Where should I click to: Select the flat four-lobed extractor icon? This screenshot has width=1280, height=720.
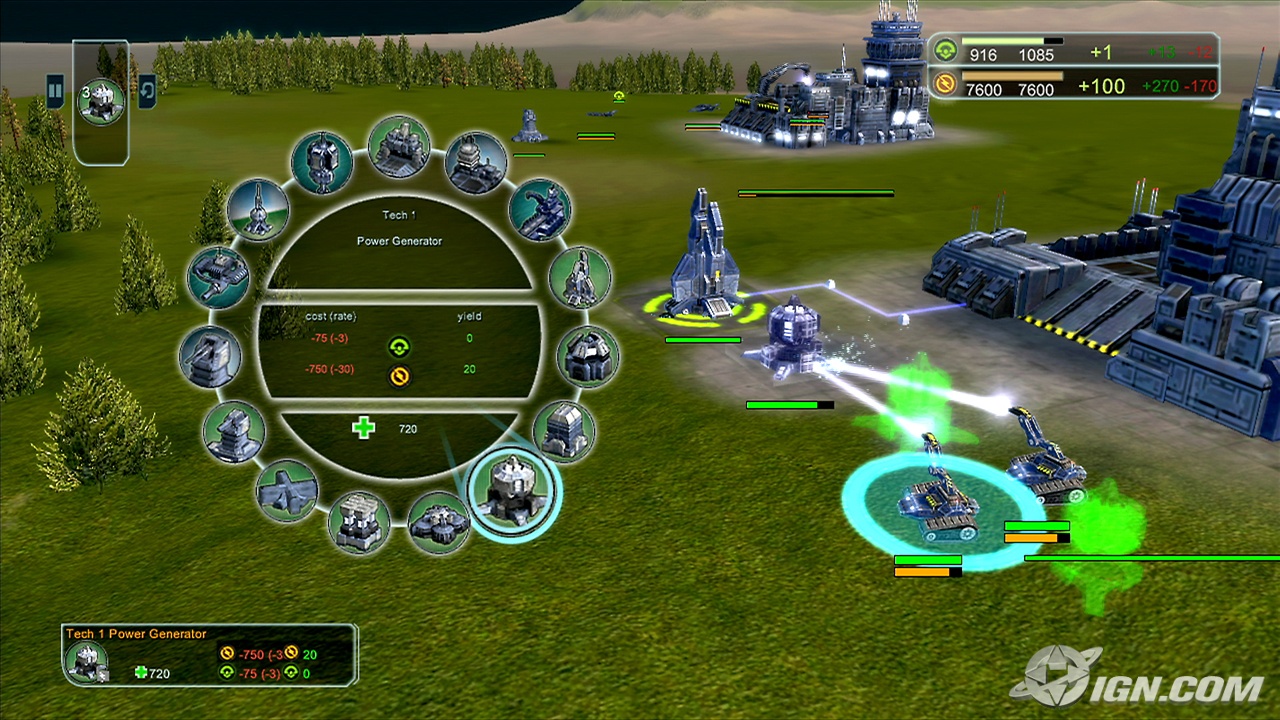pyautogui.click(x=438, y=521)
